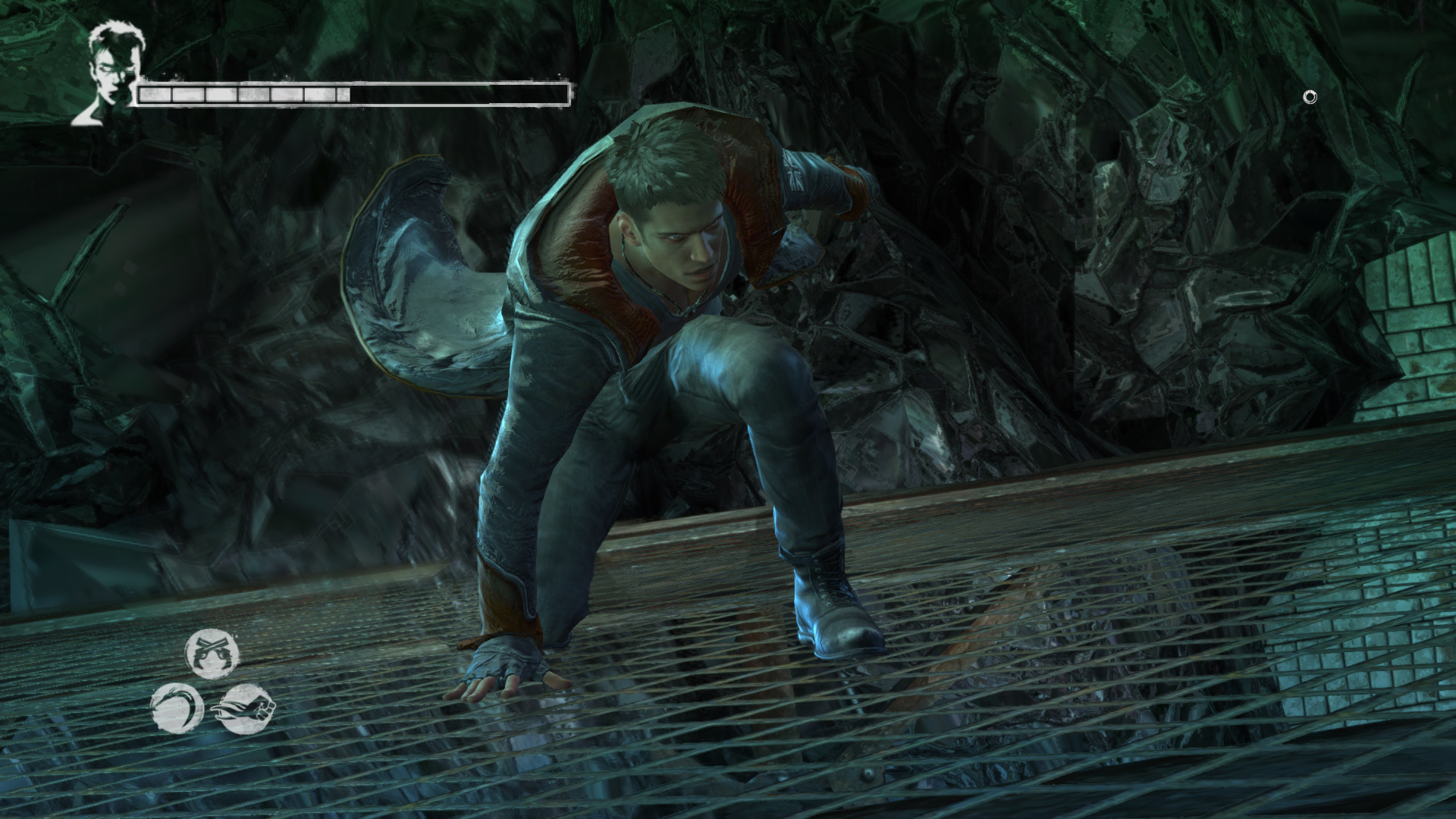Click the small white ring indicator
Screen dimensions: 1456x819
1310,97
